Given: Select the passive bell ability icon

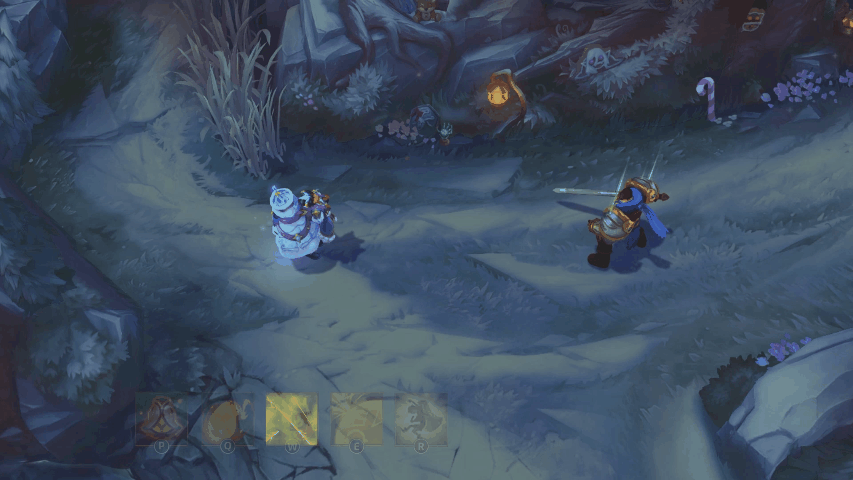Looking at the screenshot, I should click(160, 419).
